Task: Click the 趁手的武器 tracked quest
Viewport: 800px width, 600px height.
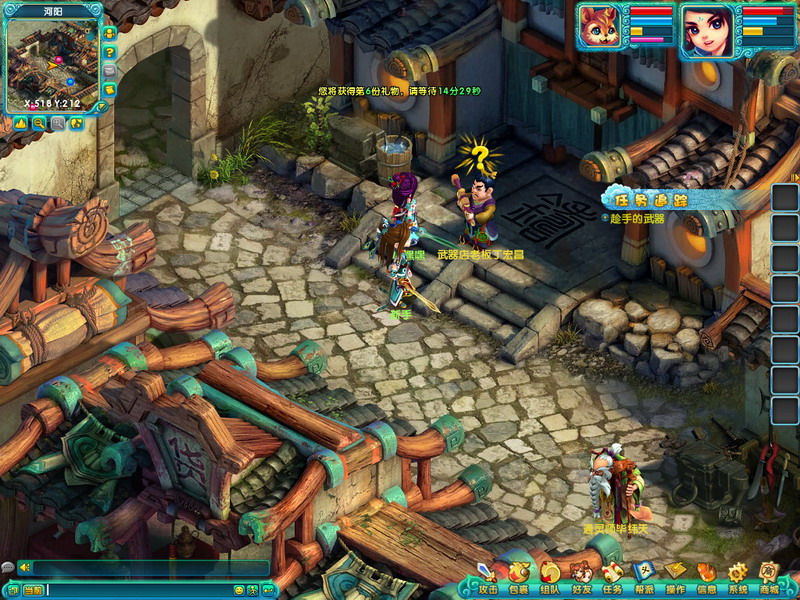Action: 637,218
